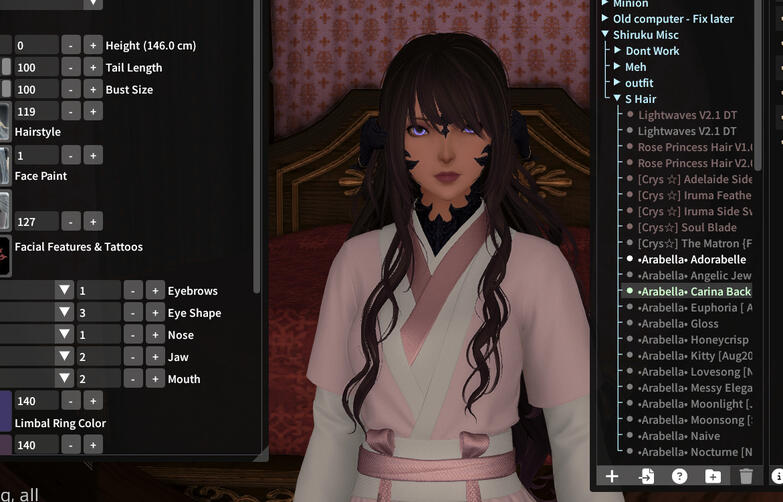Increase the Height value with plus

pos(92,45)
